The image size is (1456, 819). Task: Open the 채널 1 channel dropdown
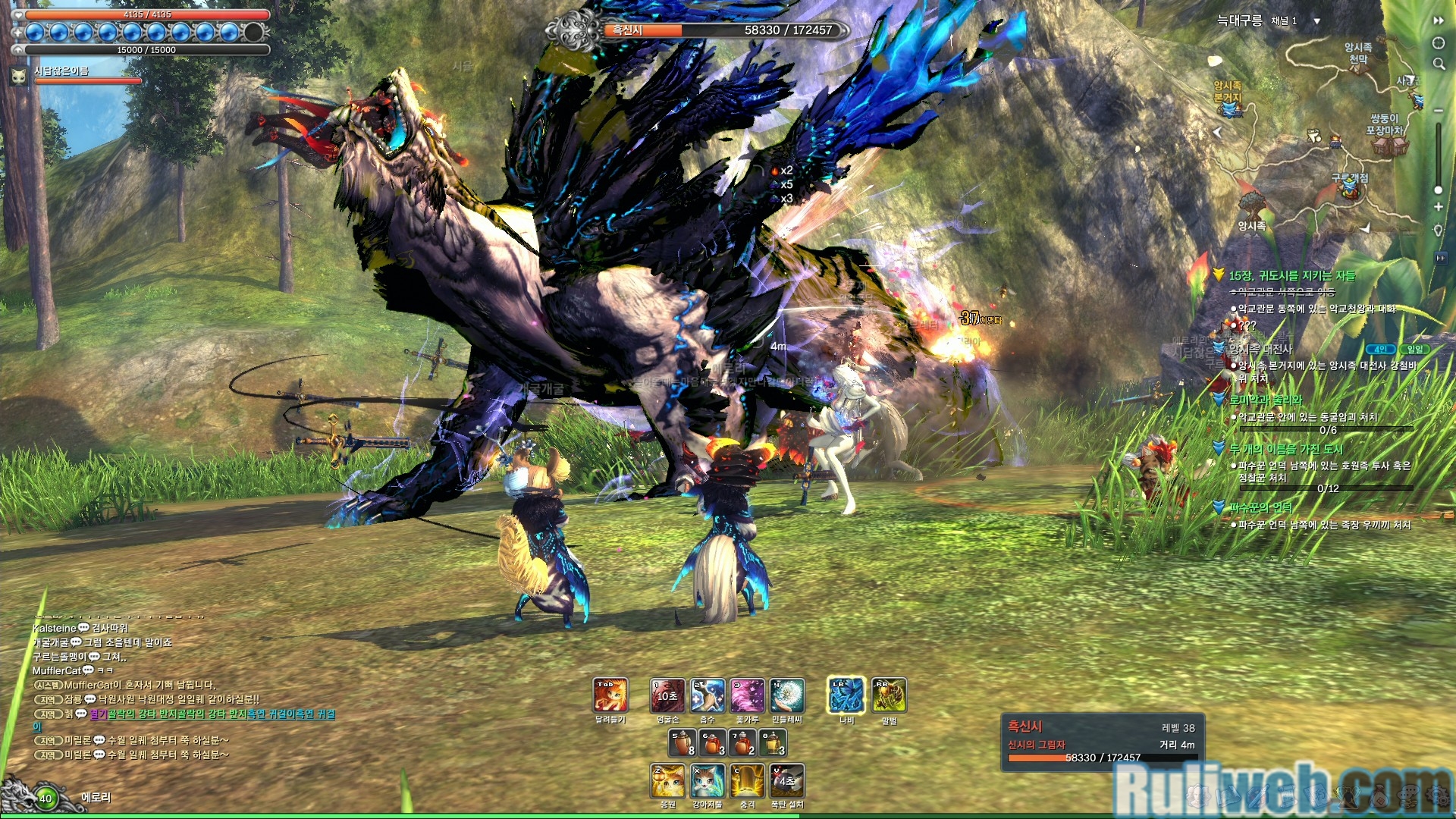pyautogui.click(x=1316, y=21)
